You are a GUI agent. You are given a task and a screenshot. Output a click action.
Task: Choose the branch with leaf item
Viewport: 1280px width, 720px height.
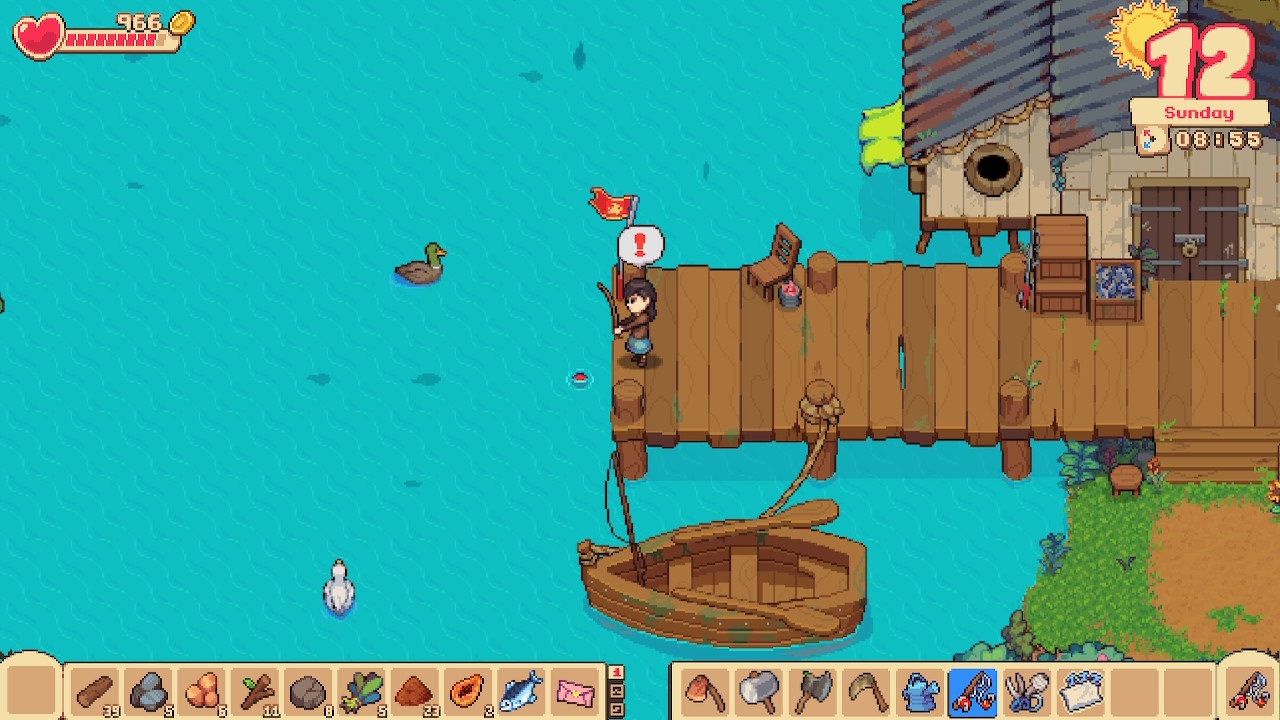[255, 691]
